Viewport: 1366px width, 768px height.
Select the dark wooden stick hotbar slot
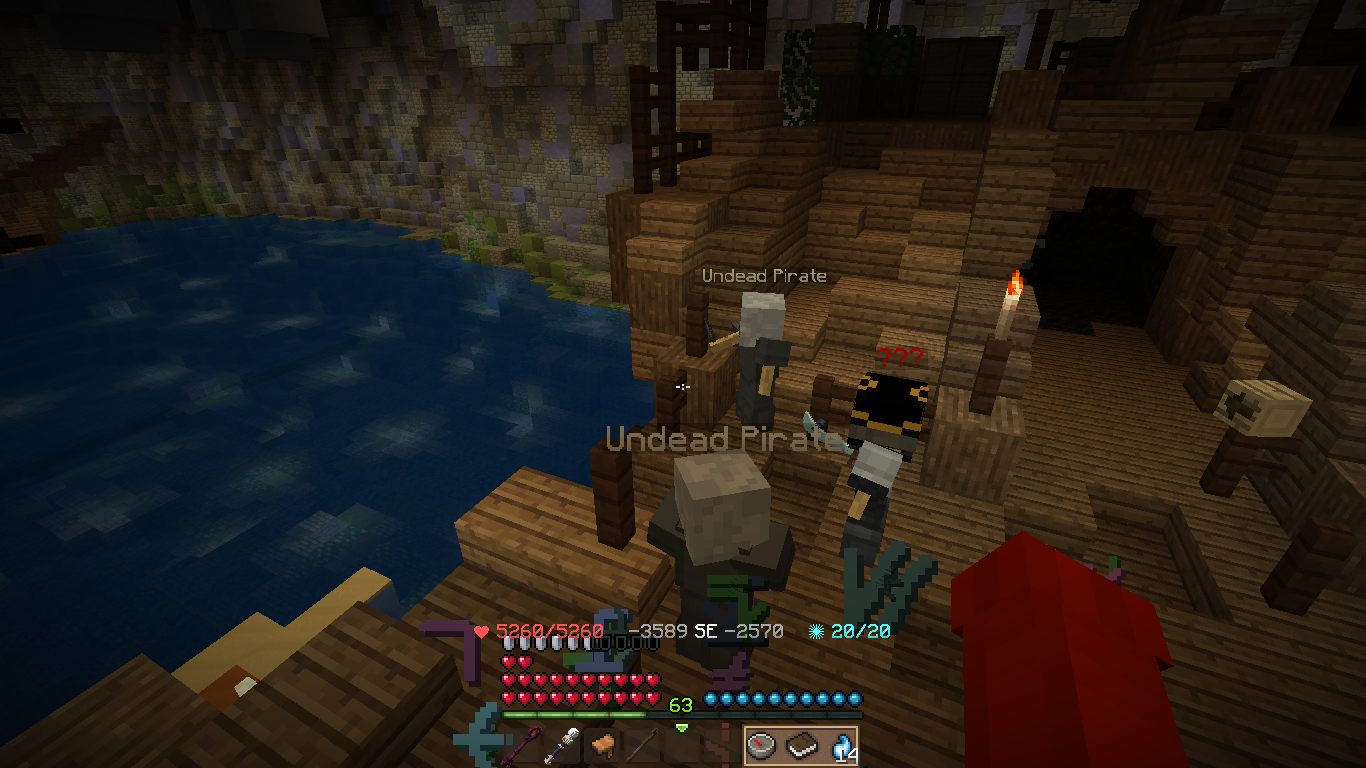coord(641,745)
